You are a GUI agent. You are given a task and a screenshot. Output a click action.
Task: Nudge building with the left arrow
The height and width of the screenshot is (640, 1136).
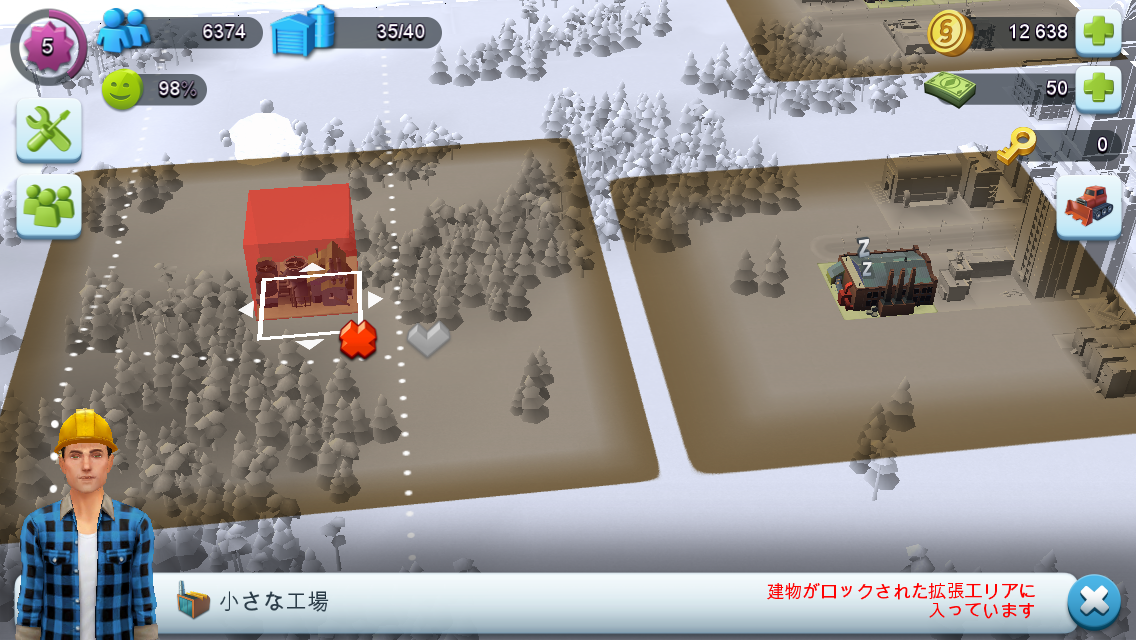click(246, 311)
